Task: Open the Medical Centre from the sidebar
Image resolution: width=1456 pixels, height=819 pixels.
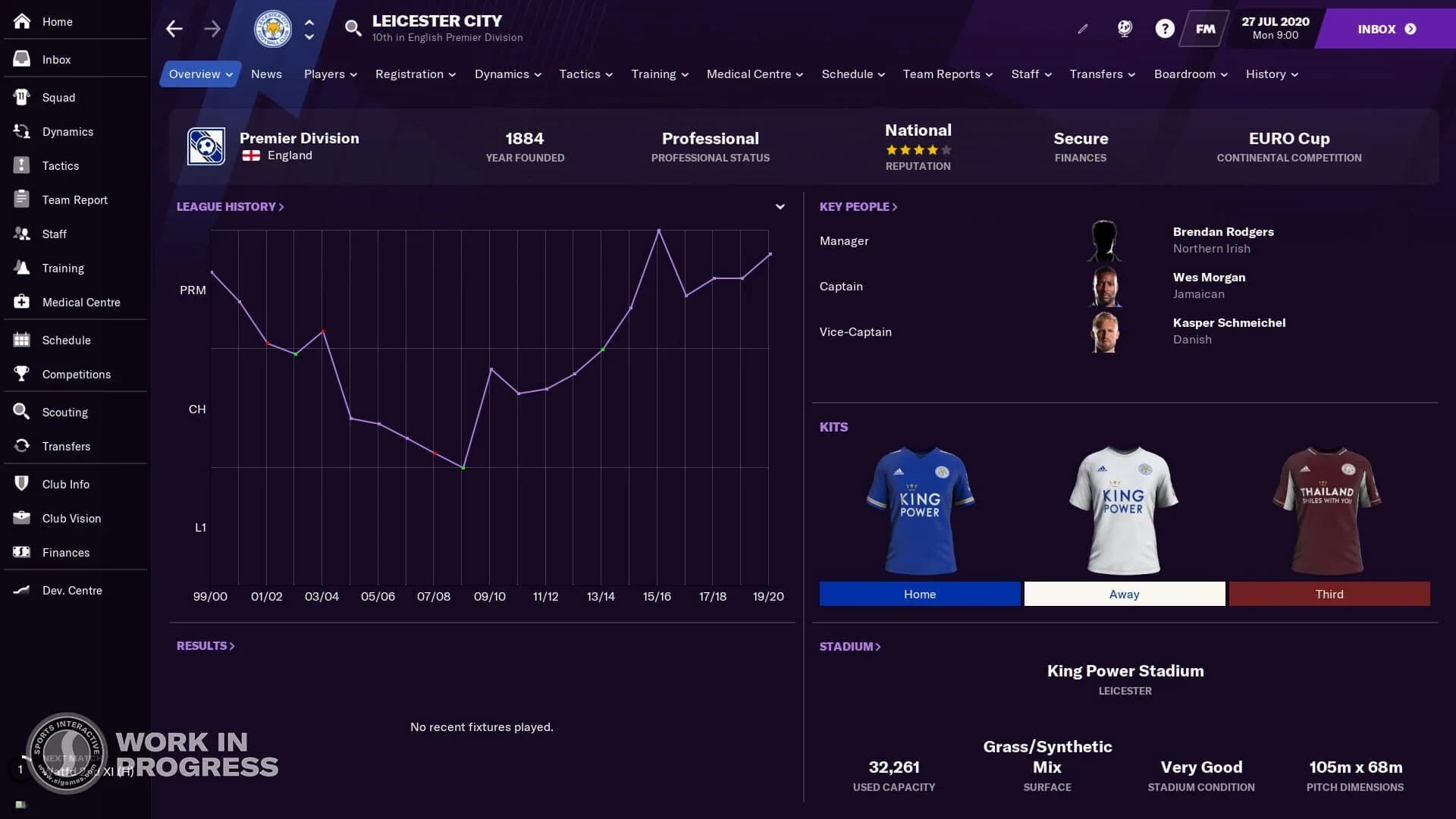Action: 80,302
